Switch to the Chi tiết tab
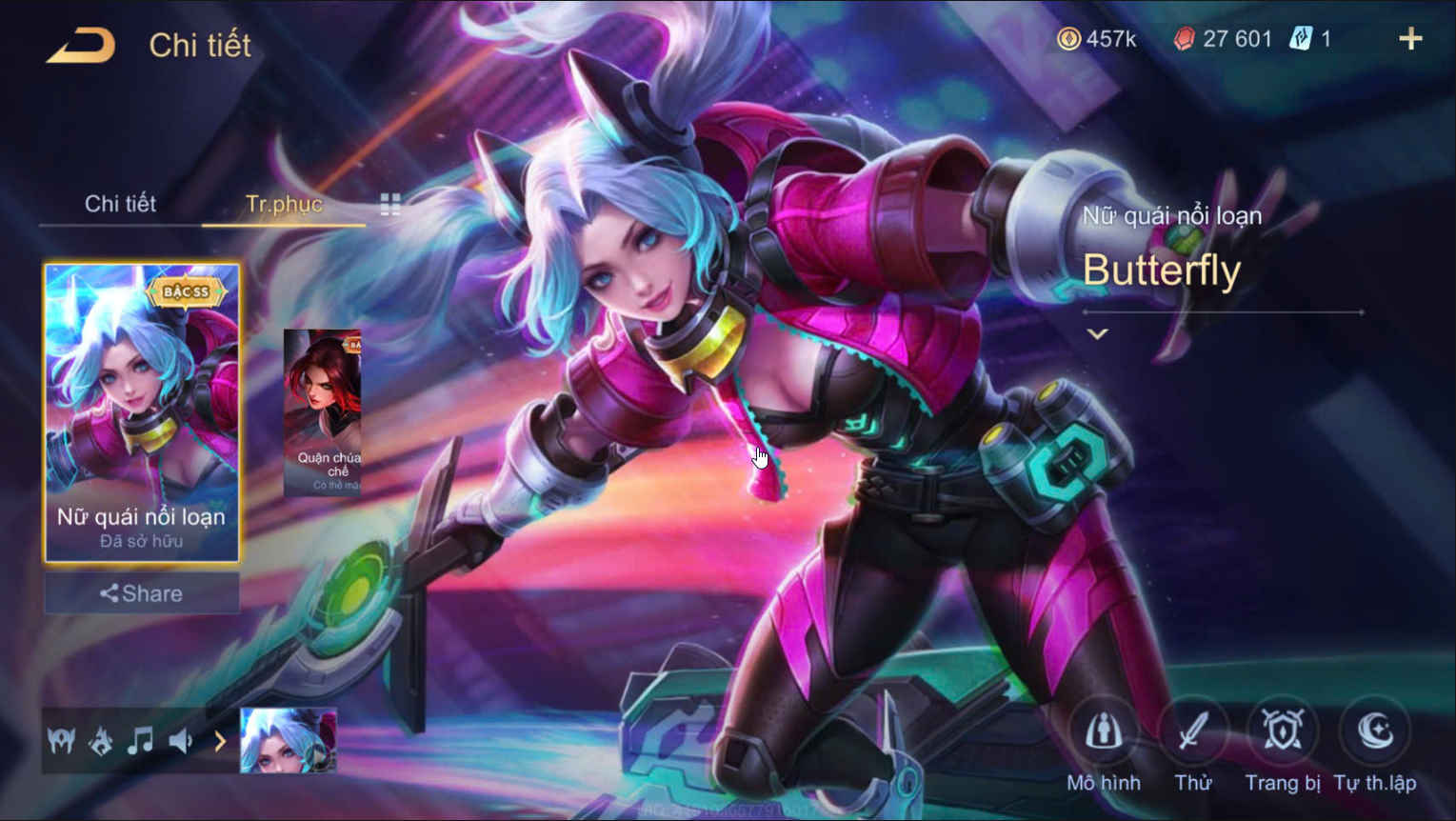This screenshot has width=1456, height=821. tap(121, 204)
